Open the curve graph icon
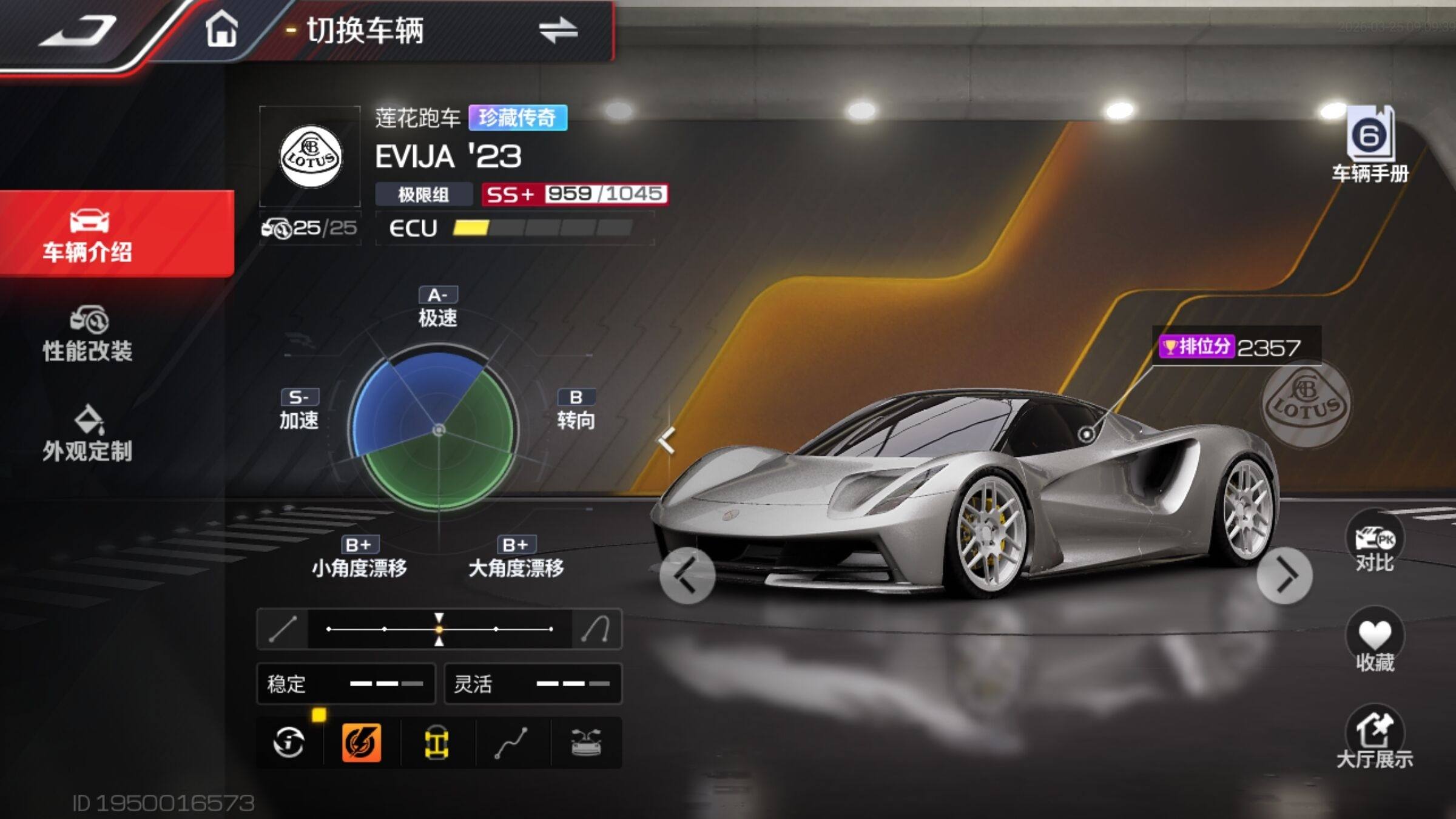1456x819 pixels. pyautogui.click(x=511, y=742)
